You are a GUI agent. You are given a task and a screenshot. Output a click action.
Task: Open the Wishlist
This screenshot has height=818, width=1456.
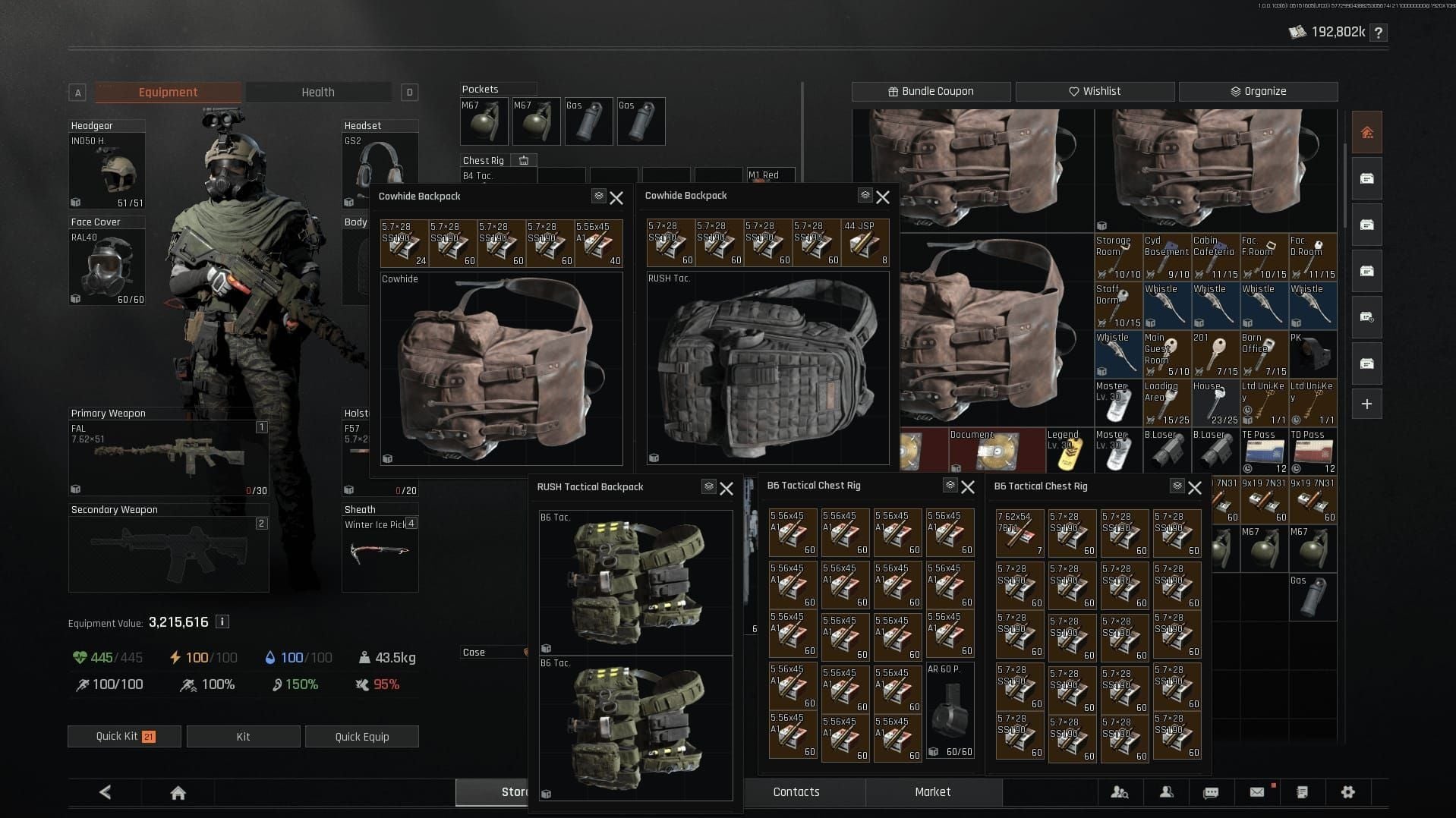coord(1096,91)
